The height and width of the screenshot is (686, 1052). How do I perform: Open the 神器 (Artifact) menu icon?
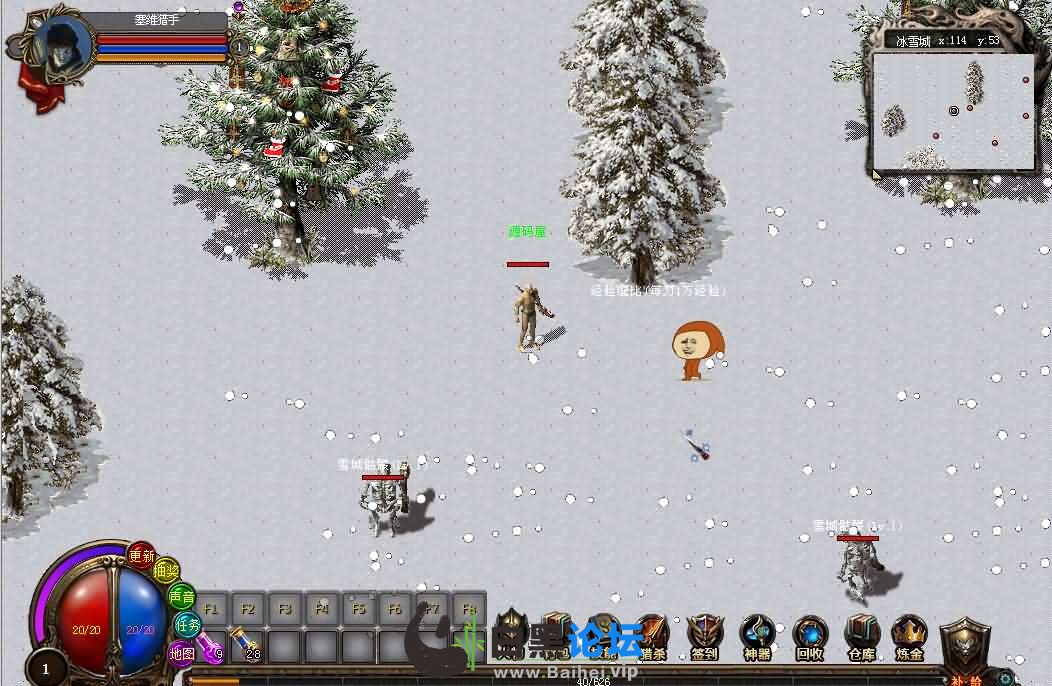757,636
